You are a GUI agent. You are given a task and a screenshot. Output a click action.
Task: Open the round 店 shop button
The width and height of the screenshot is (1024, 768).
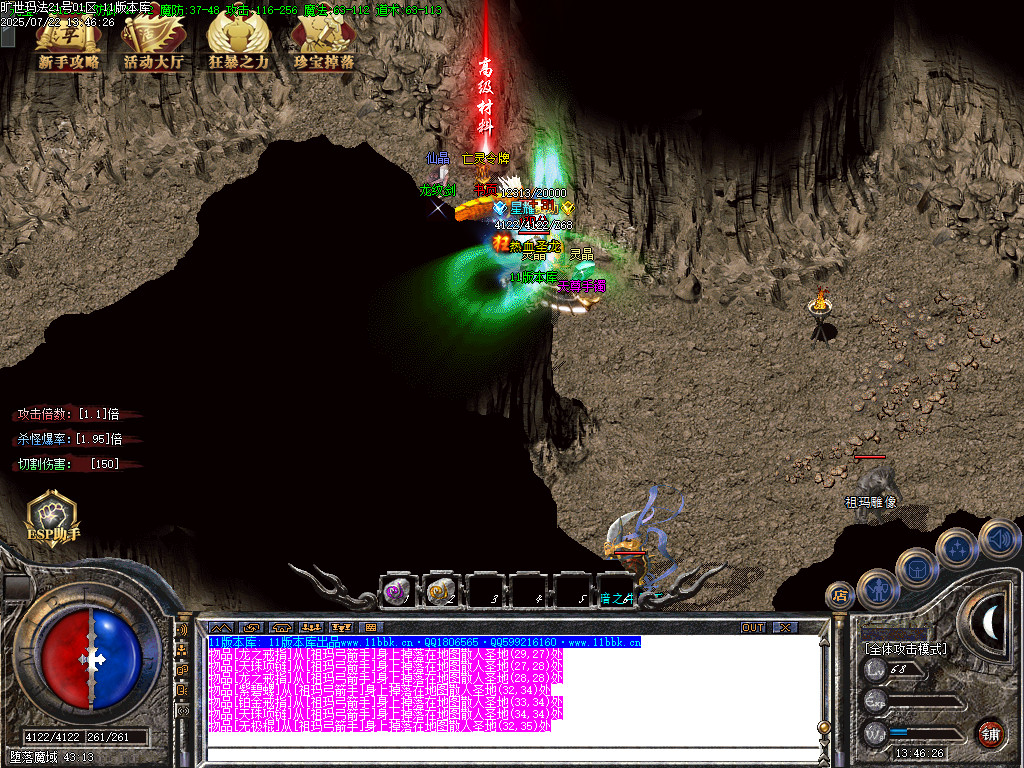tap(840, 595)
